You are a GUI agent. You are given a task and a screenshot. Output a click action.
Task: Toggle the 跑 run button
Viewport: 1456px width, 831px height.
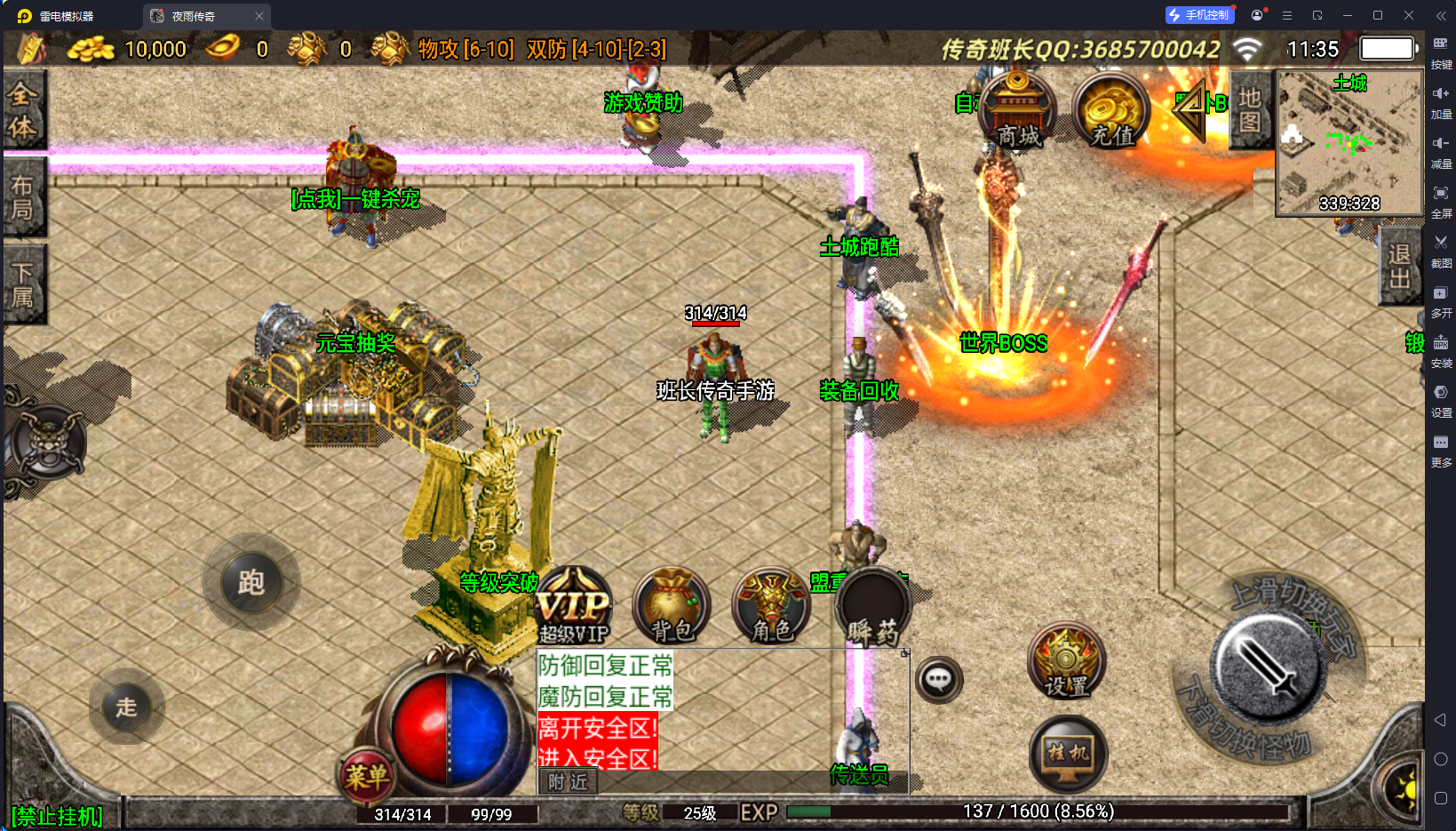[x=251, y=583]
